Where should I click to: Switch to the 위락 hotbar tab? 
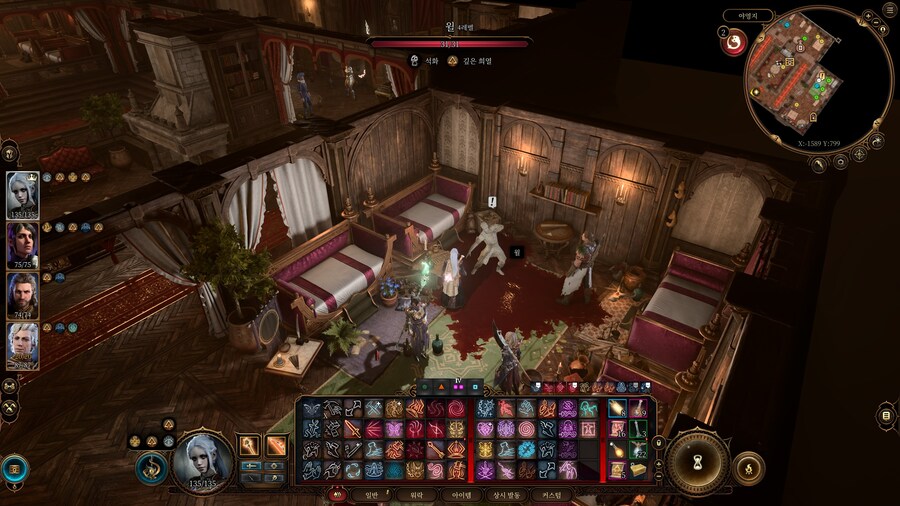click(x=416, y=494)
